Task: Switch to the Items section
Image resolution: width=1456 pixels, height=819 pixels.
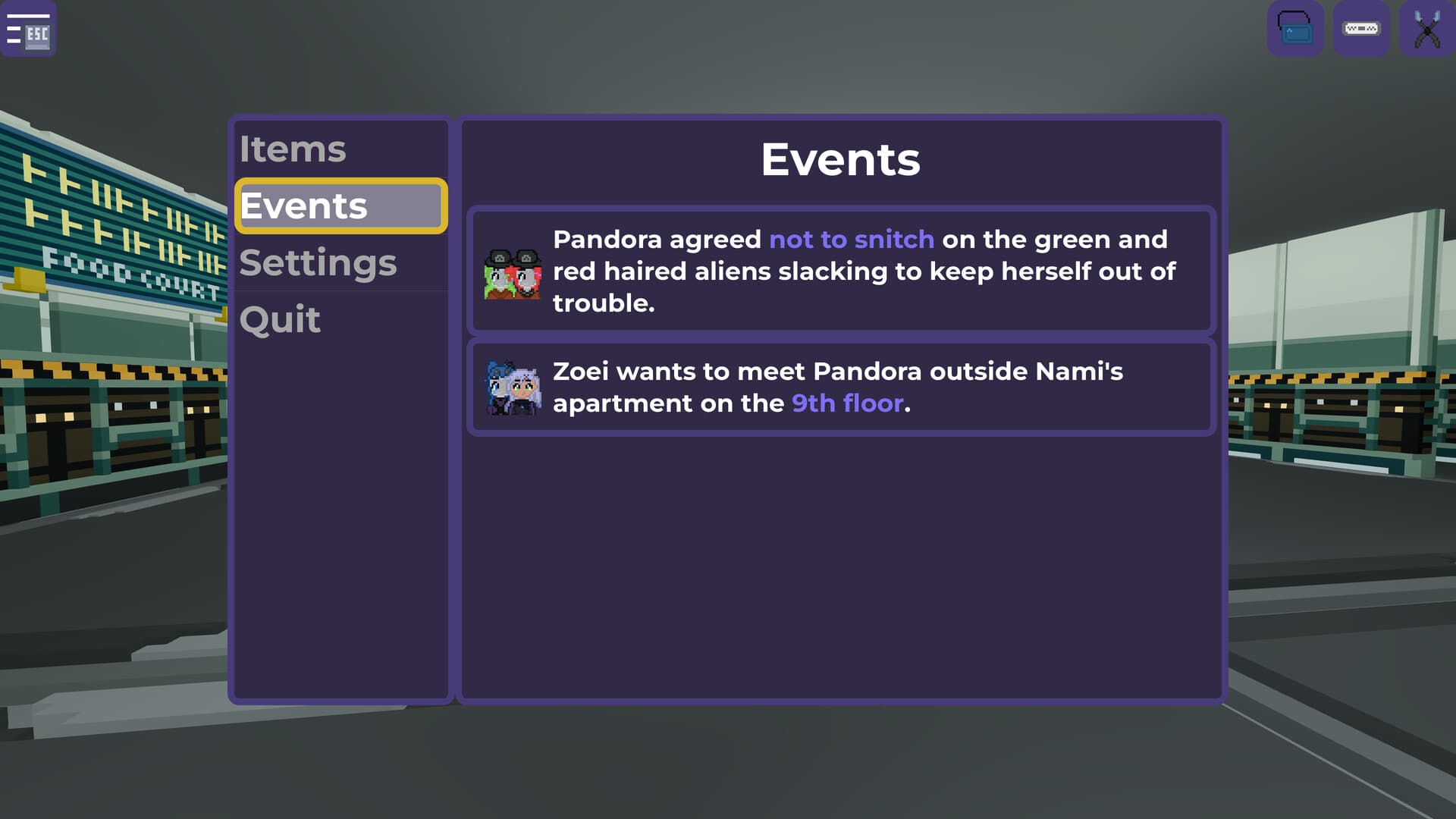Action: coord(293,149)
